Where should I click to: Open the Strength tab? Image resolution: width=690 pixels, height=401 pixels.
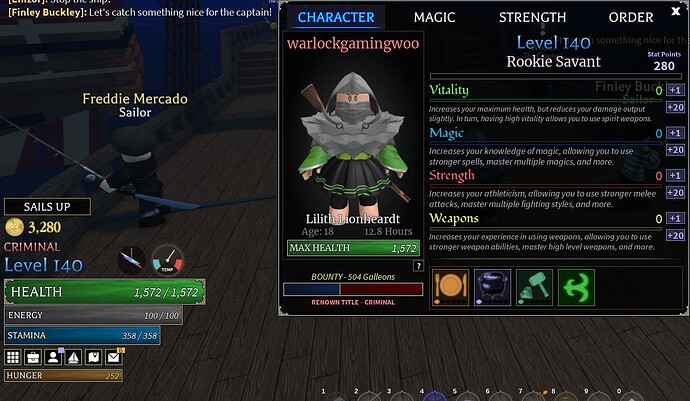pos(532,17)
